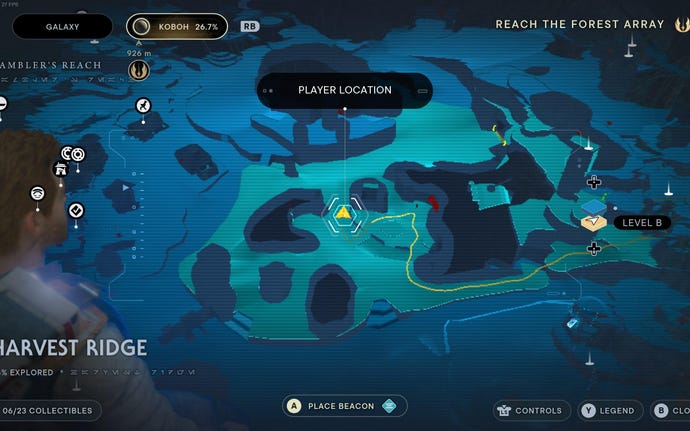Select the meditation point marker

tap(37, 193)
